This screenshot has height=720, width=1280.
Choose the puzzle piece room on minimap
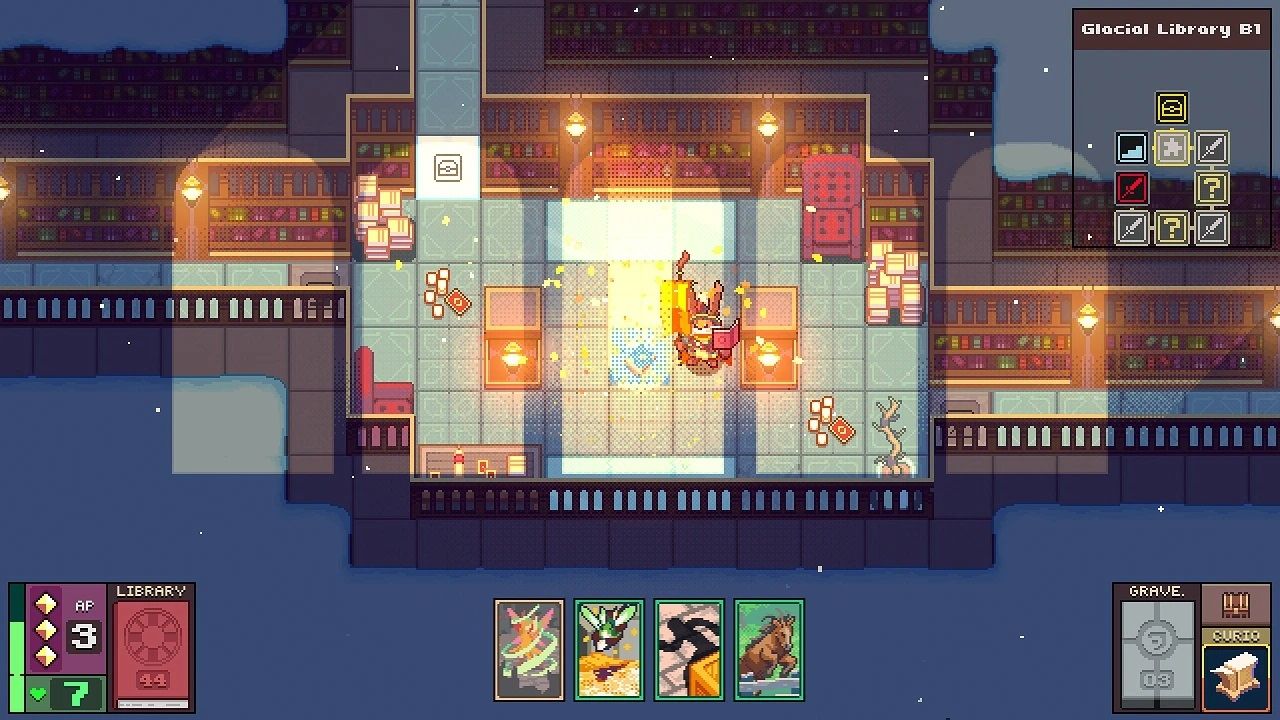[x=1171, y=148]
